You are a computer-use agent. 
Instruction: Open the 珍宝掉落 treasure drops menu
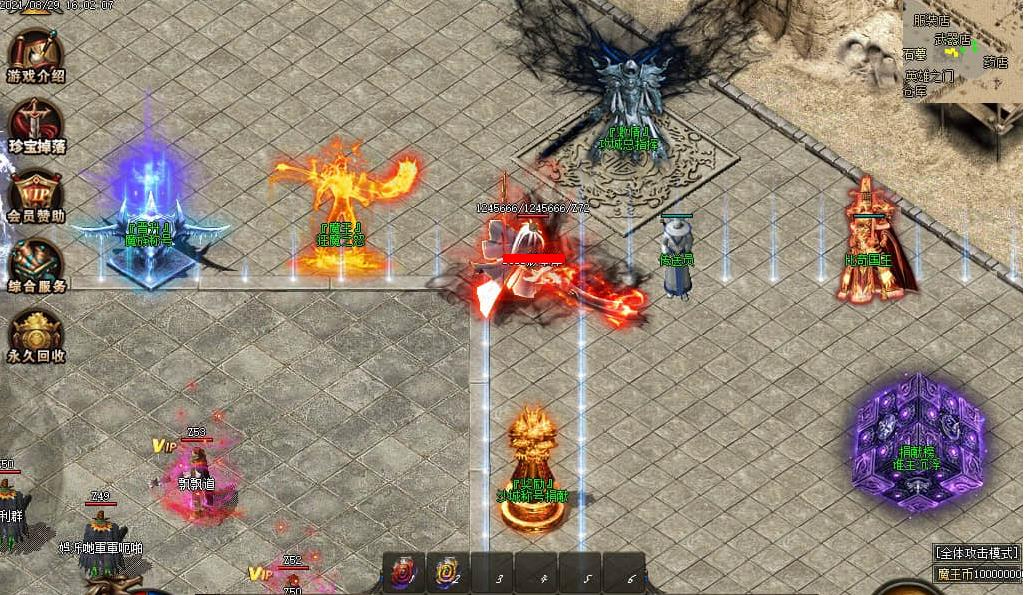36,123
